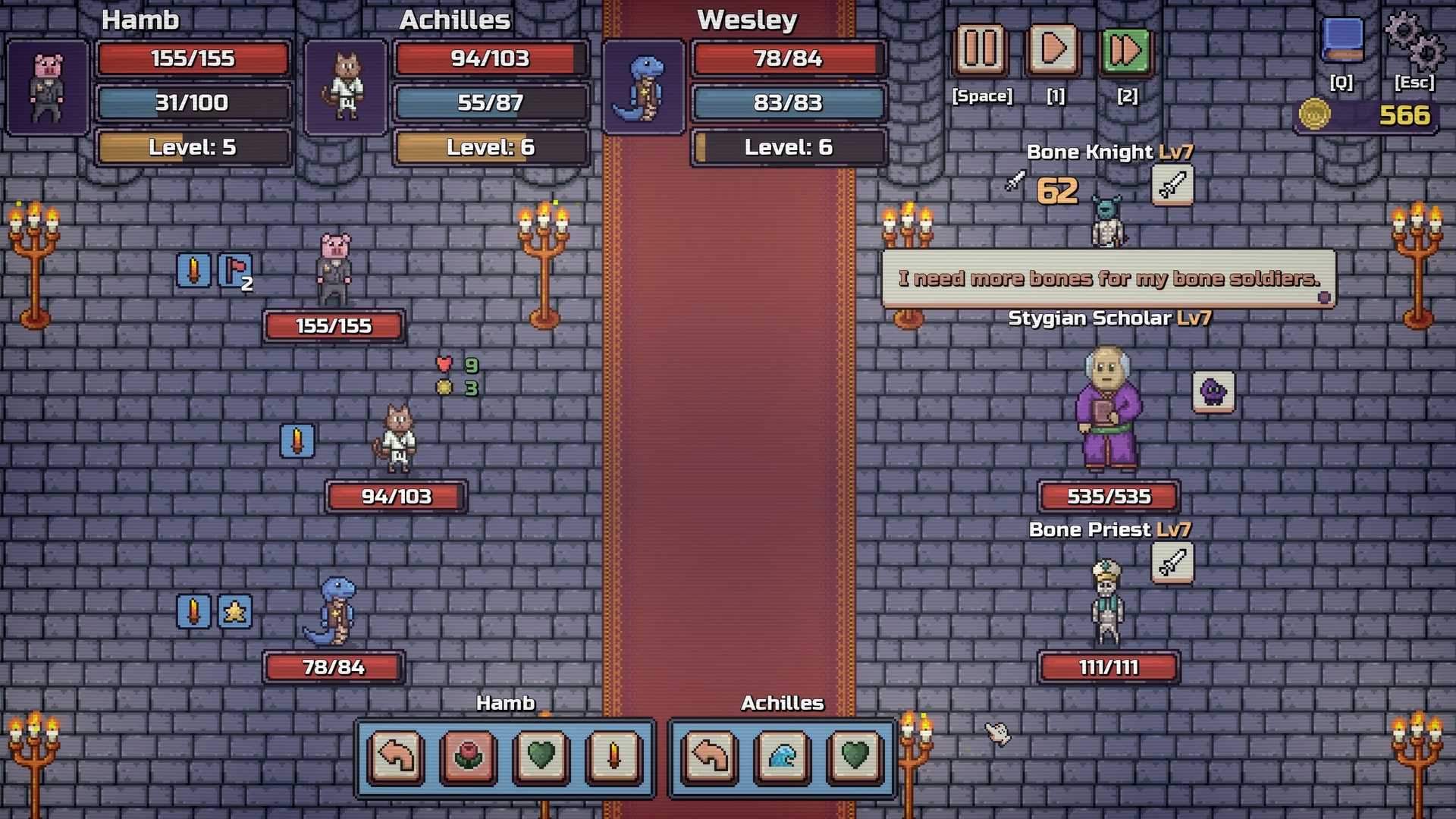
Task: Click Hamb's return arrow ability button
Action: [x=396, y=756]
